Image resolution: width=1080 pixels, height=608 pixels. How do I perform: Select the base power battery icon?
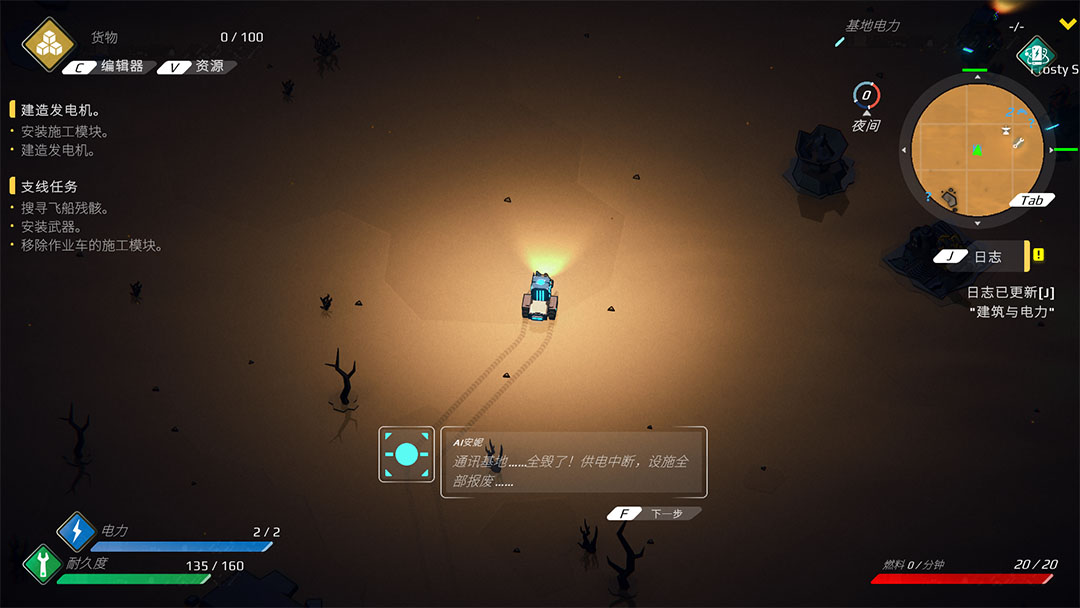point(1037,53)
